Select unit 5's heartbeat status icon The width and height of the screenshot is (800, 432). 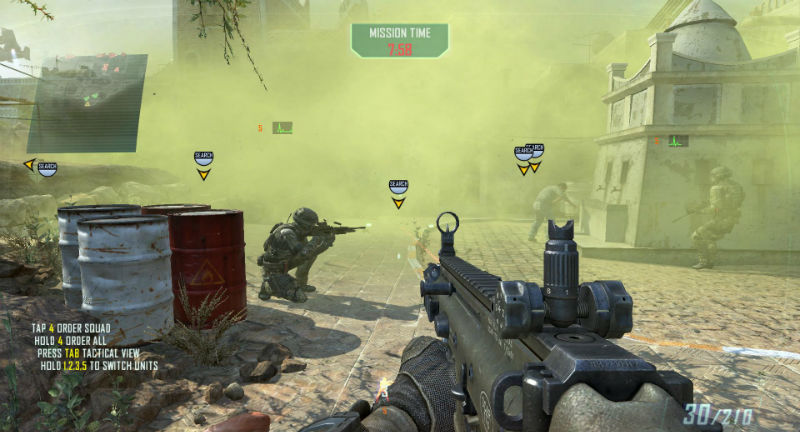coord(281,128)
